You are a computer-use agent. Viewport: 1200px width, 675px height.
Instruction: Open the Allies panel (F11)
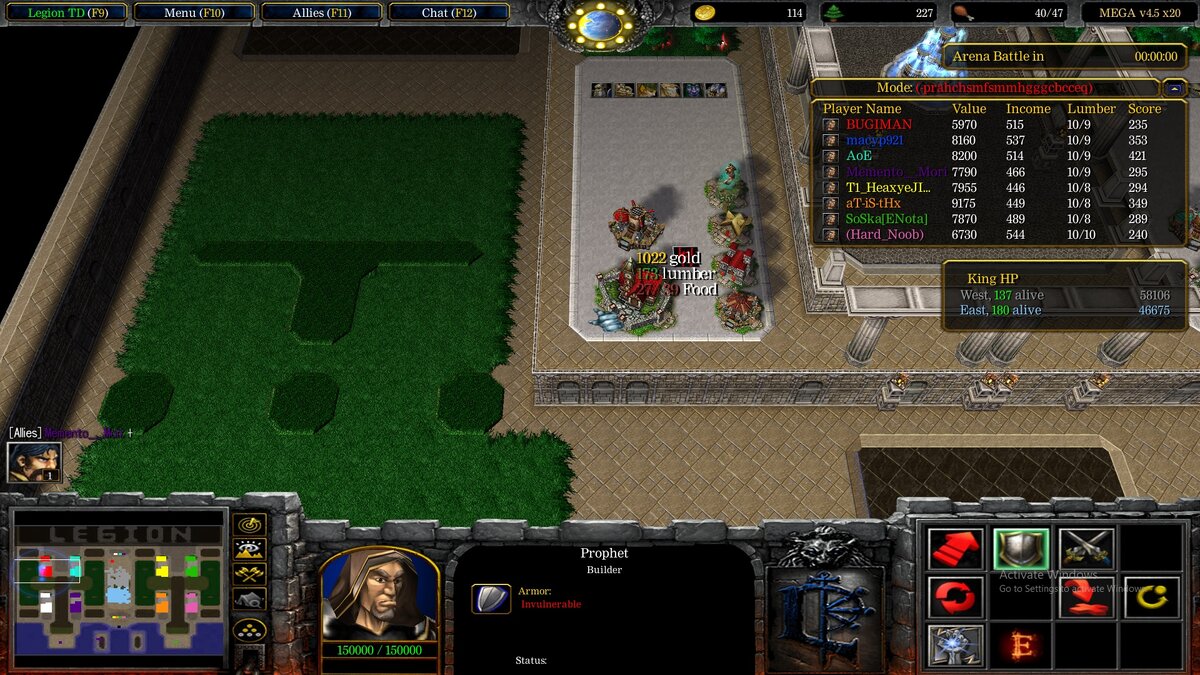tap(322, 13)
